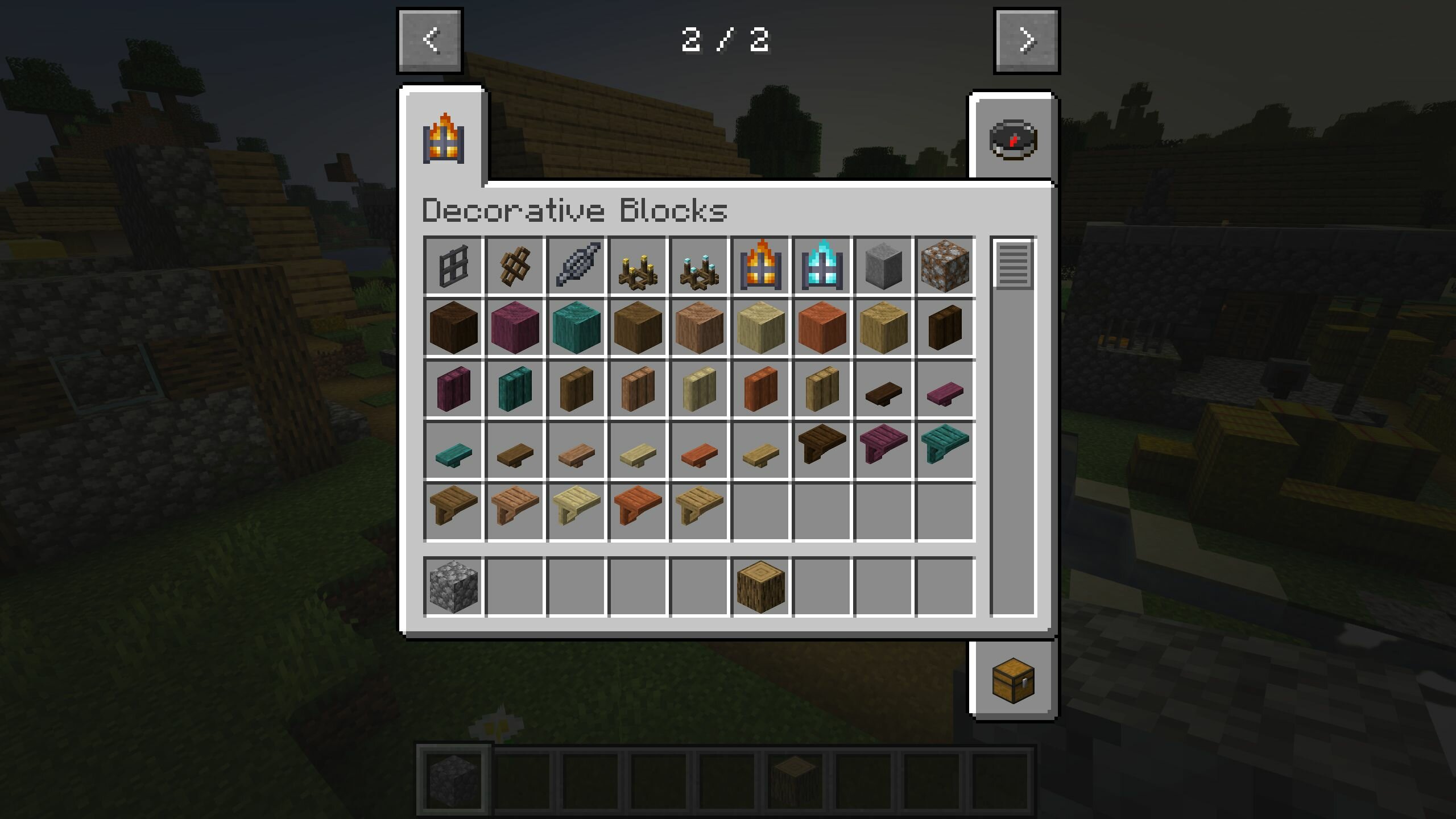
Task: Choose the rocky dirt block
Action: [945, 266]
